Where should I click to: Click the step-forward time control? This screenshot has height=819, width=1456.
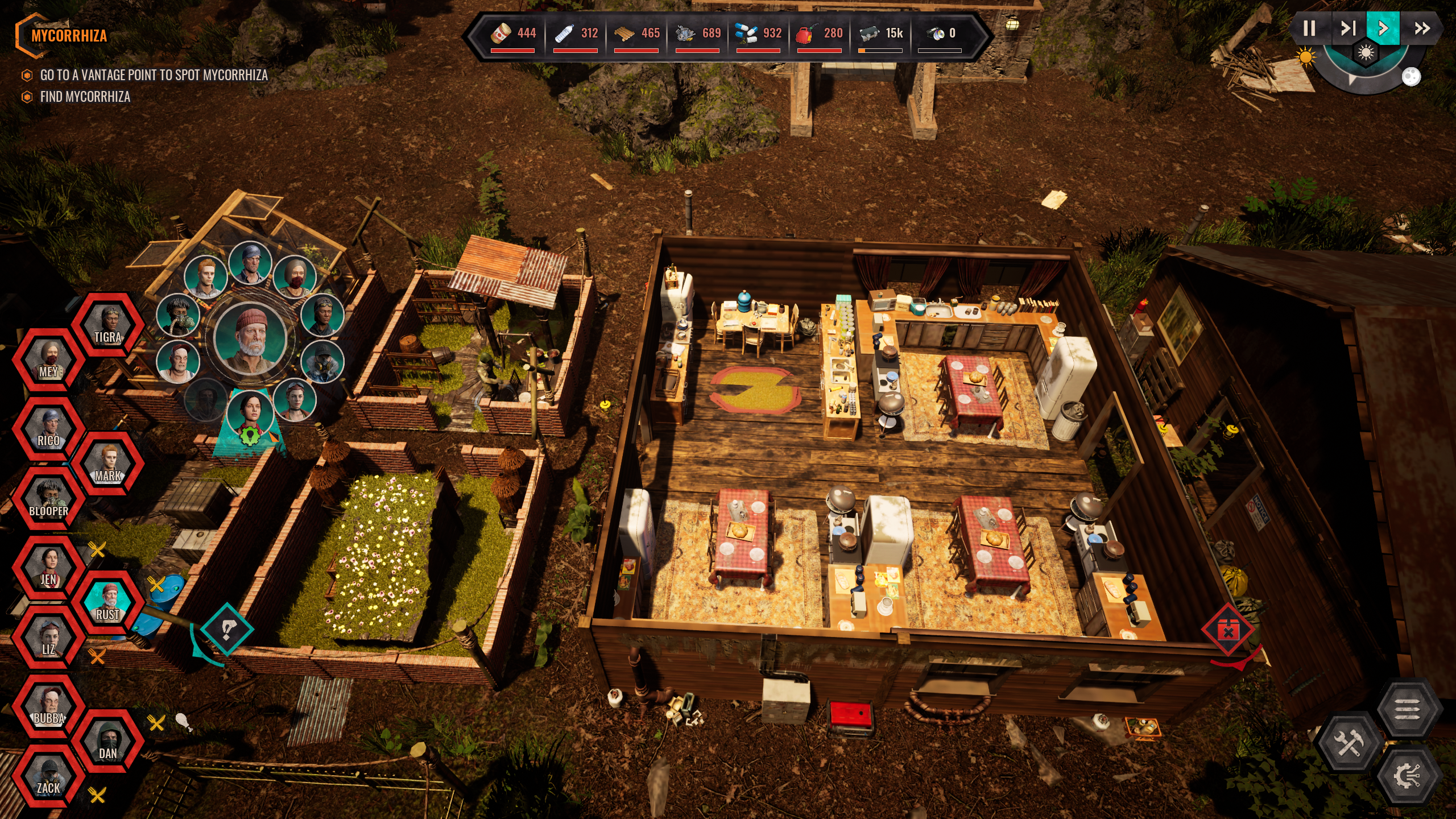coord(1348,28)
